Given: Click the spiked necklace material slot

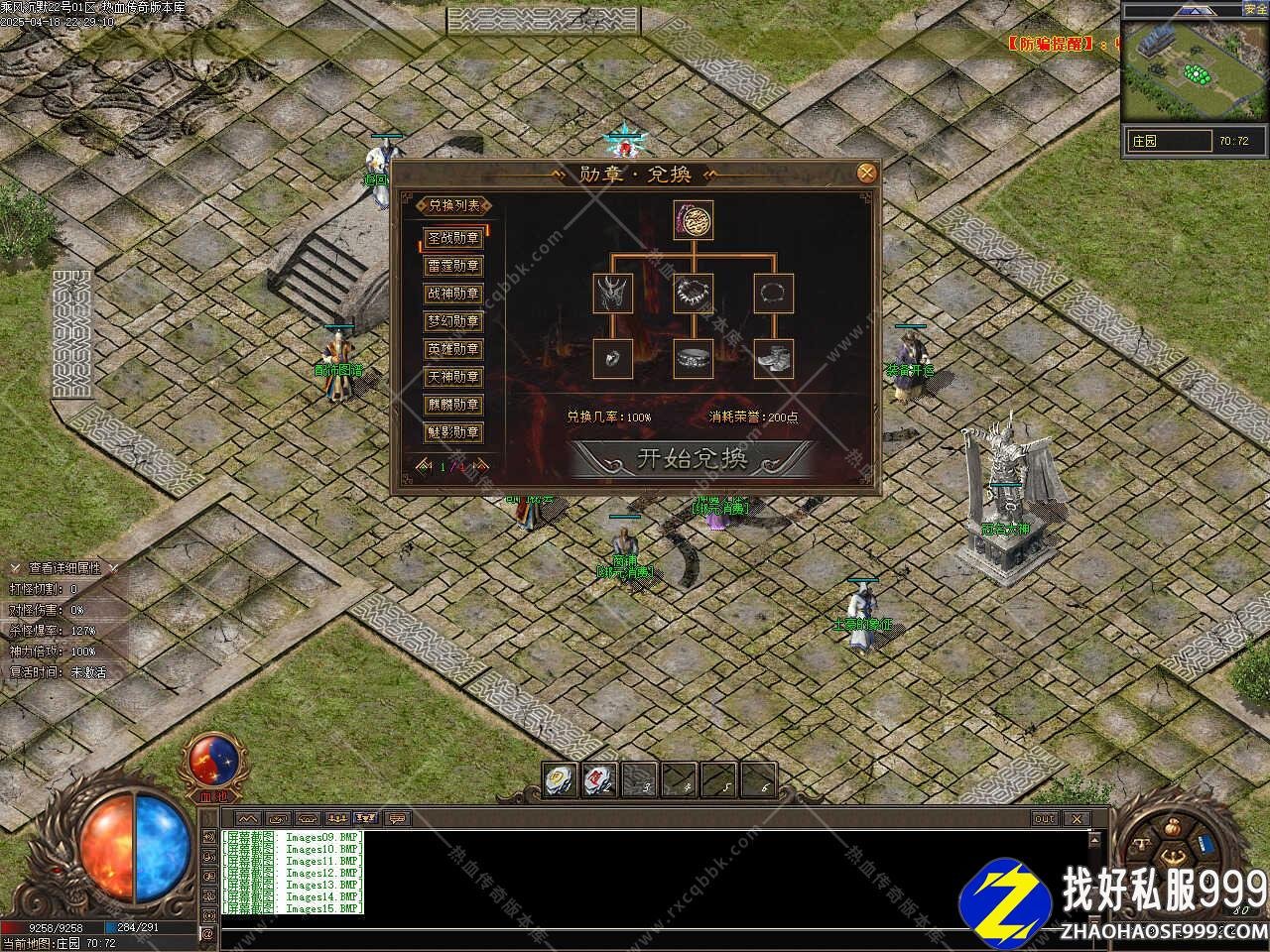Looking at the screenshot, I should (x=694, y=294).
